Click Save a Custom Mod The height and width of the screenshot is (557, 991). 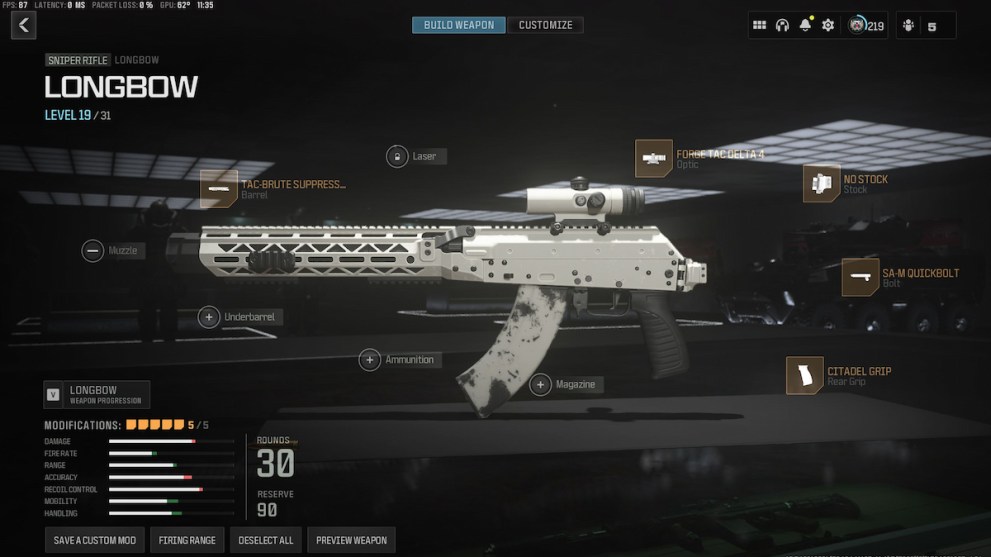[95, 540]
